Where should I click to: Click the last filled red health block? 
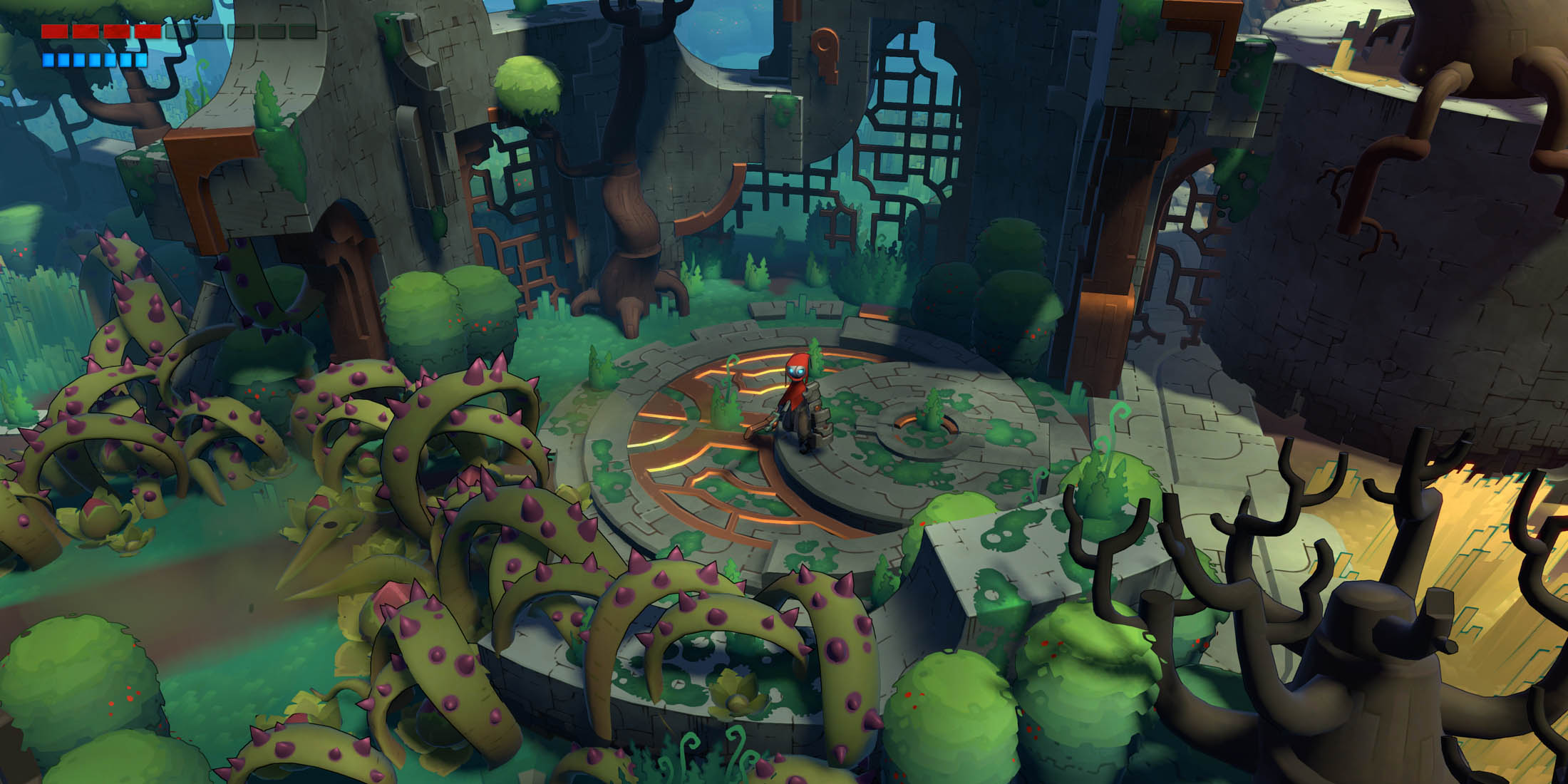[x=148, y=31]
